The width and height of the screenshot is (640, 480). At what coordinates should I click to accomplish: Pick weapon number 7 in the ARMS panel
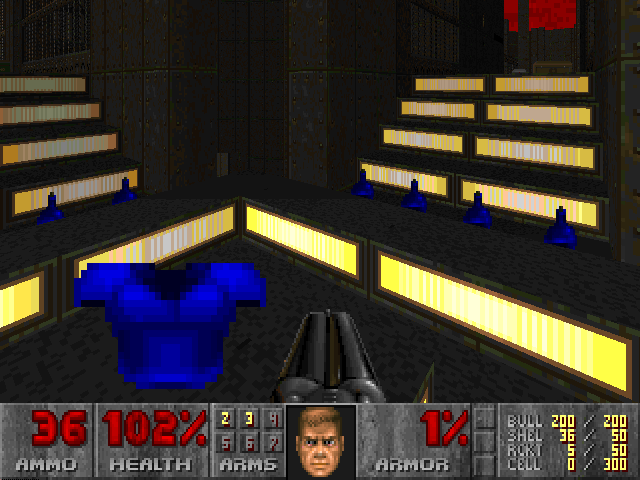(272, 441)
